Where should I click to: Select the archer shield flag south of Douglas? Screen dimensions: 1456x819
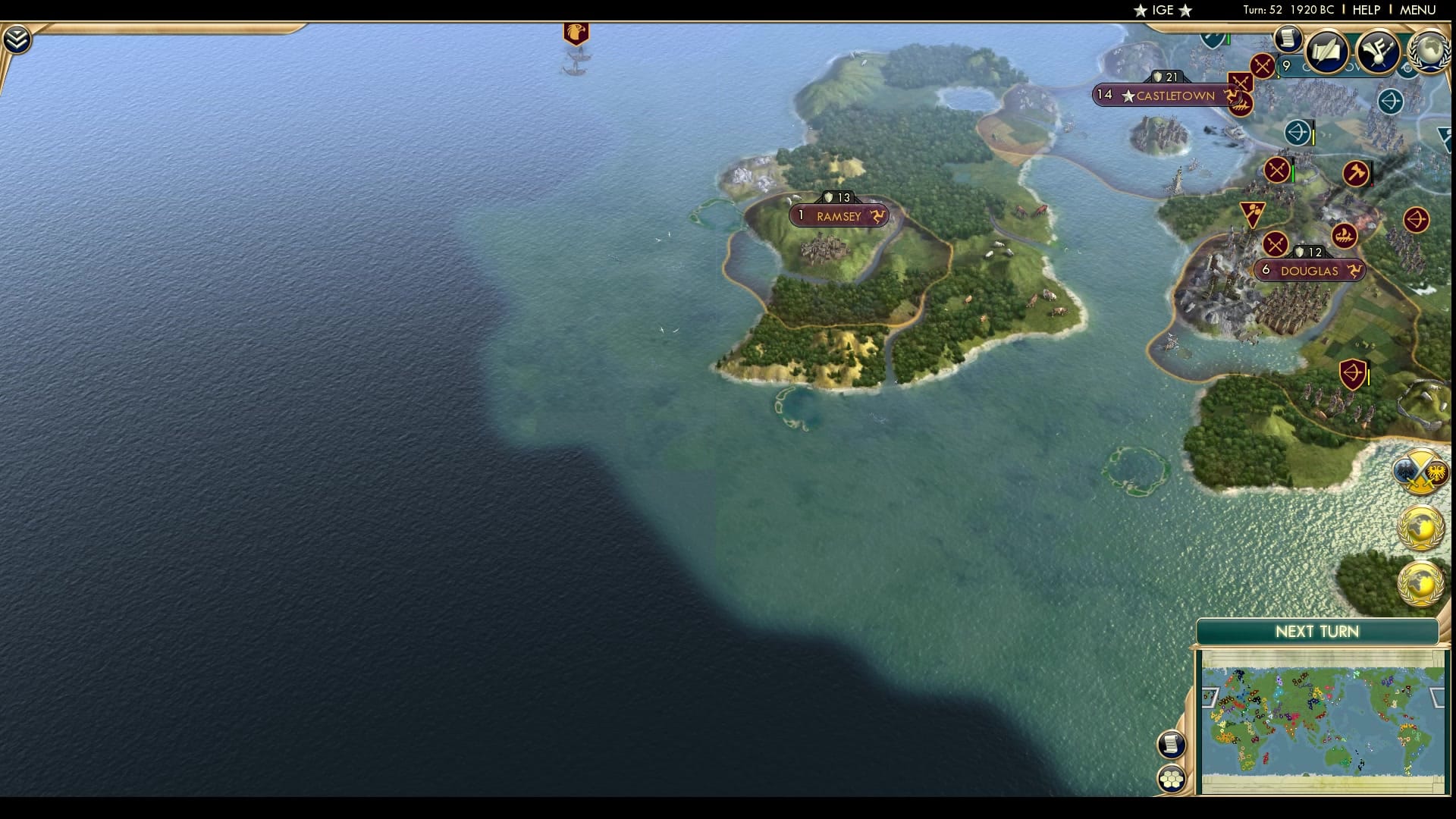(1352, 374)
